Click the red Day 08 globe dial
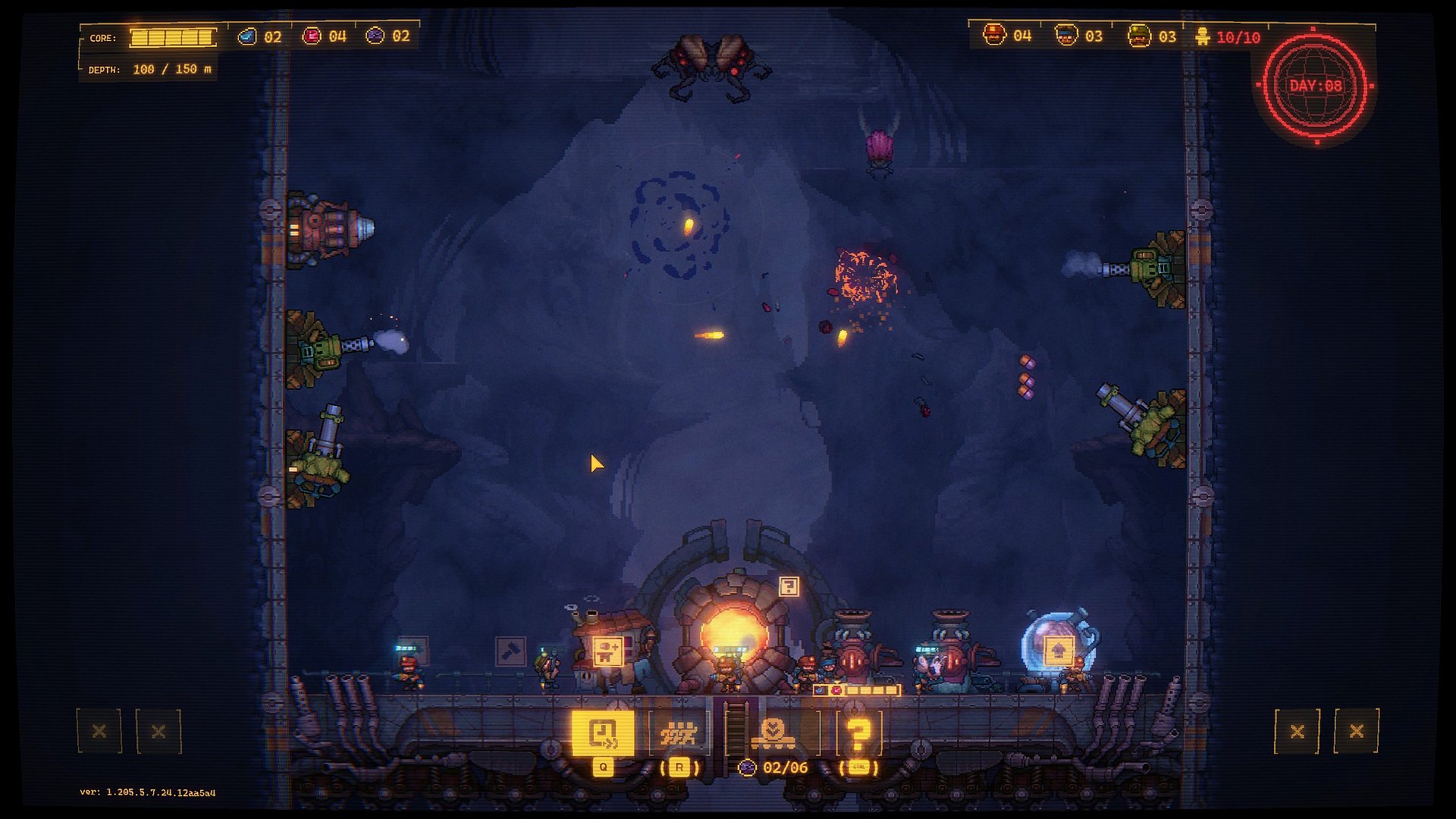The width and height of the screenshot is (1456, 819). tap(1316, 86)
